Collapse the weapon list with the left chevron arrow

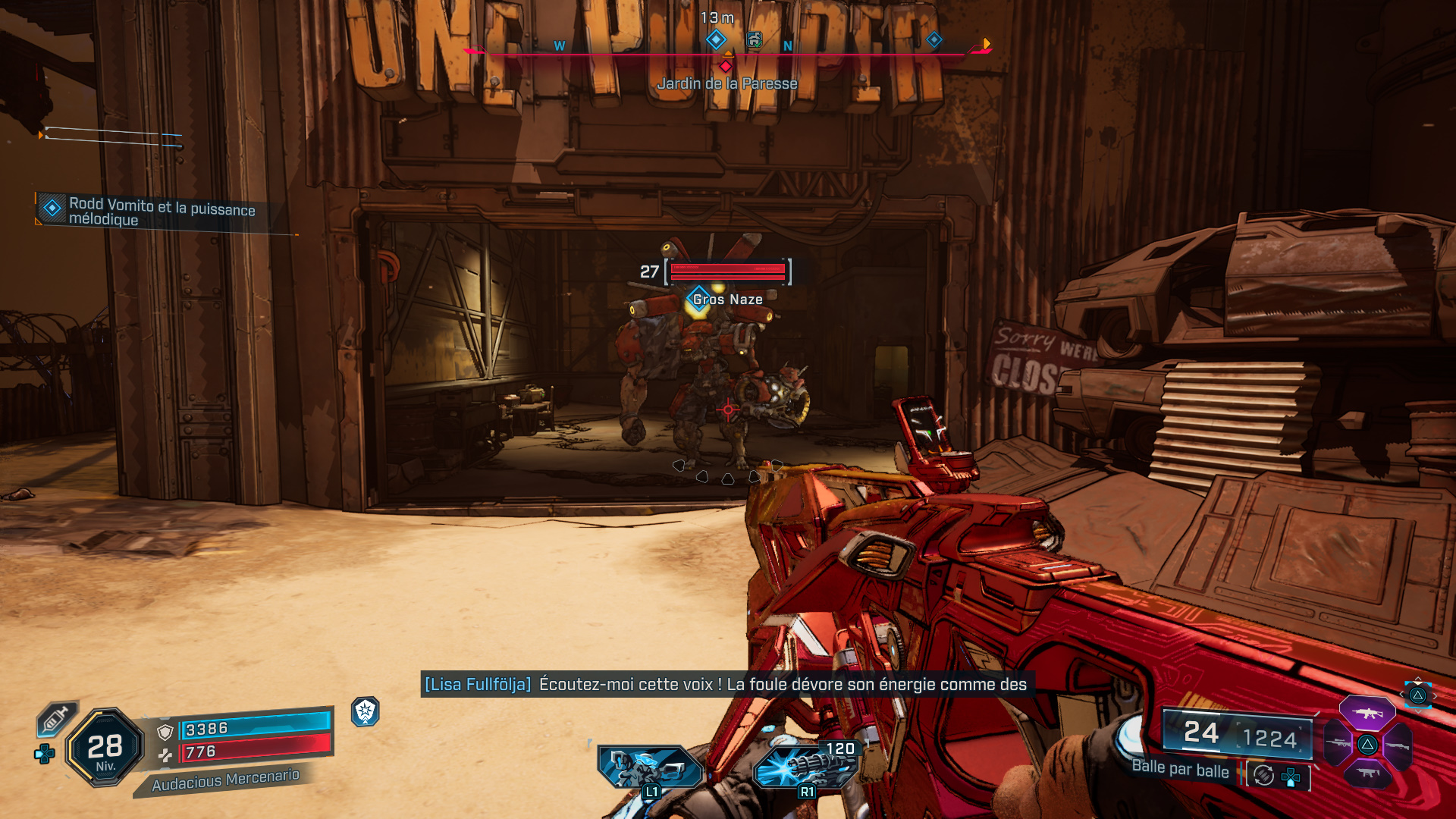pos(1401,694)
